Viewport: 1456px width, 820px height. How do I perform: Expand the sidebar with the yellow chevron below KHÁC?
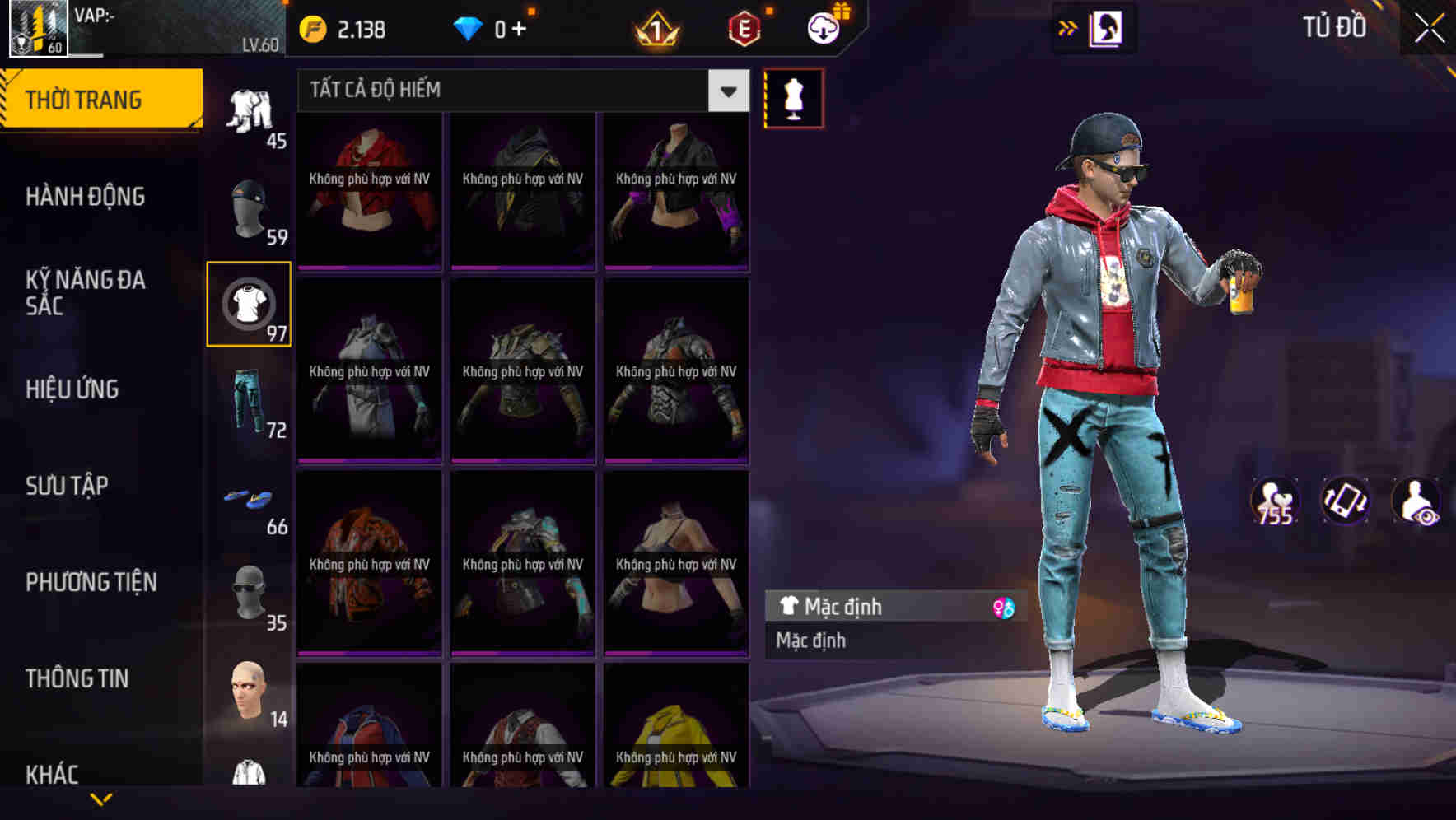click(99, 800)
